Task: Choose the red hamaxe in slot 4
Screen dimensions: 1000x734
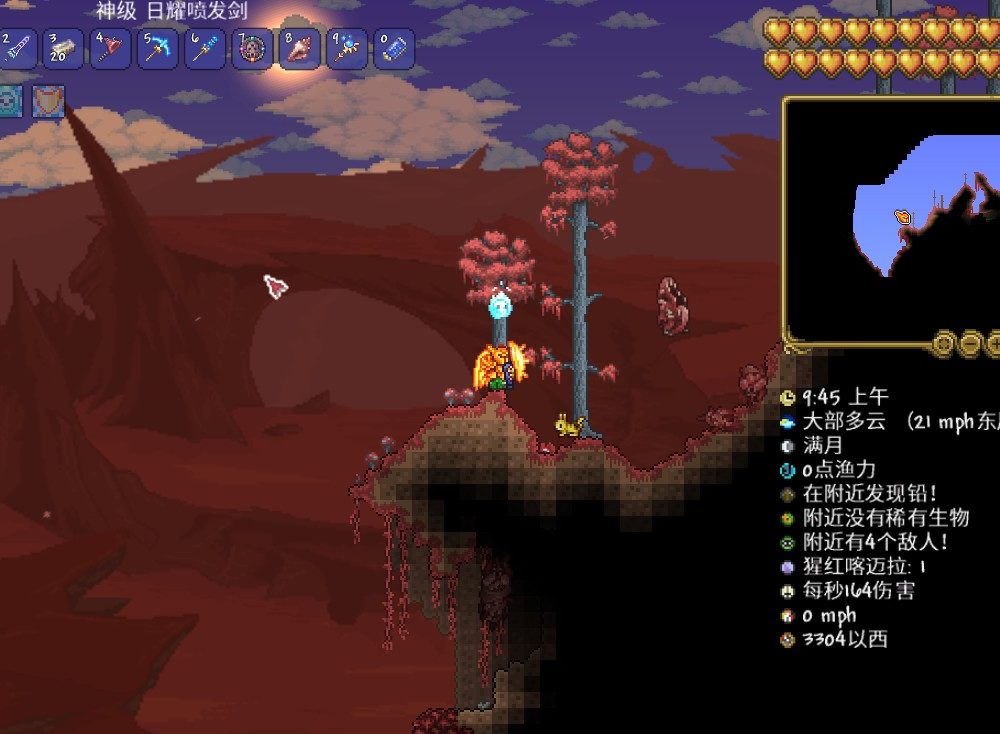Action: [x=110, y=48]
